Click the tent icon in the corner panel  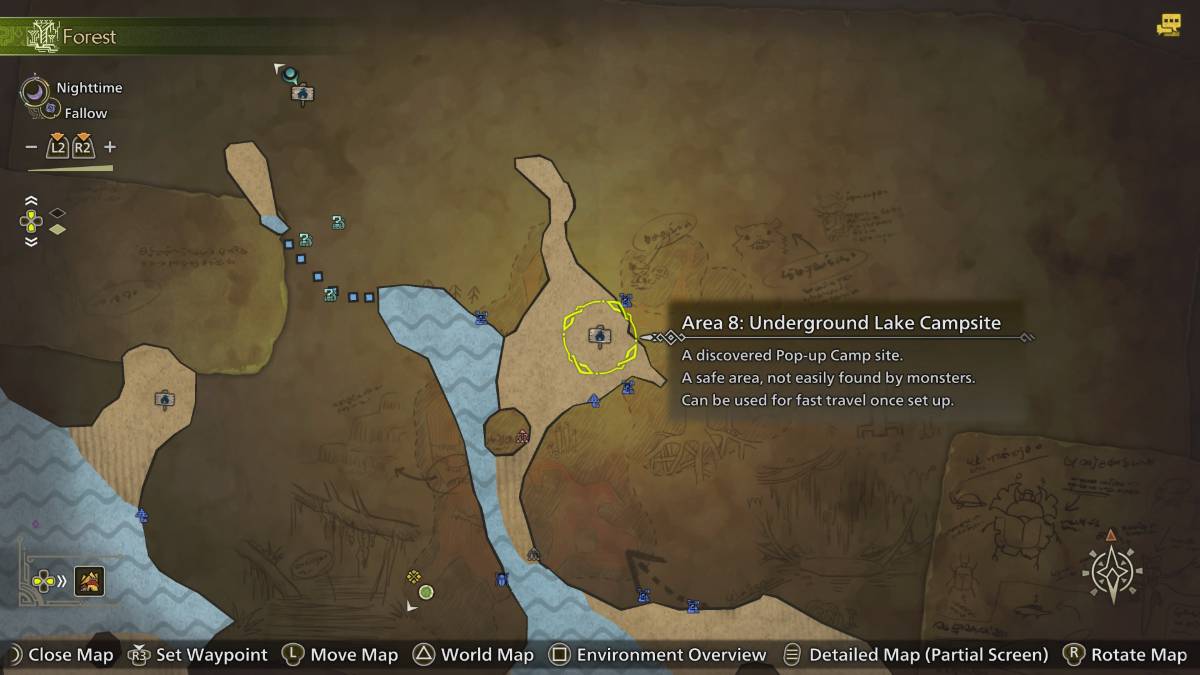pyautogui.click(x=91, y=580)
